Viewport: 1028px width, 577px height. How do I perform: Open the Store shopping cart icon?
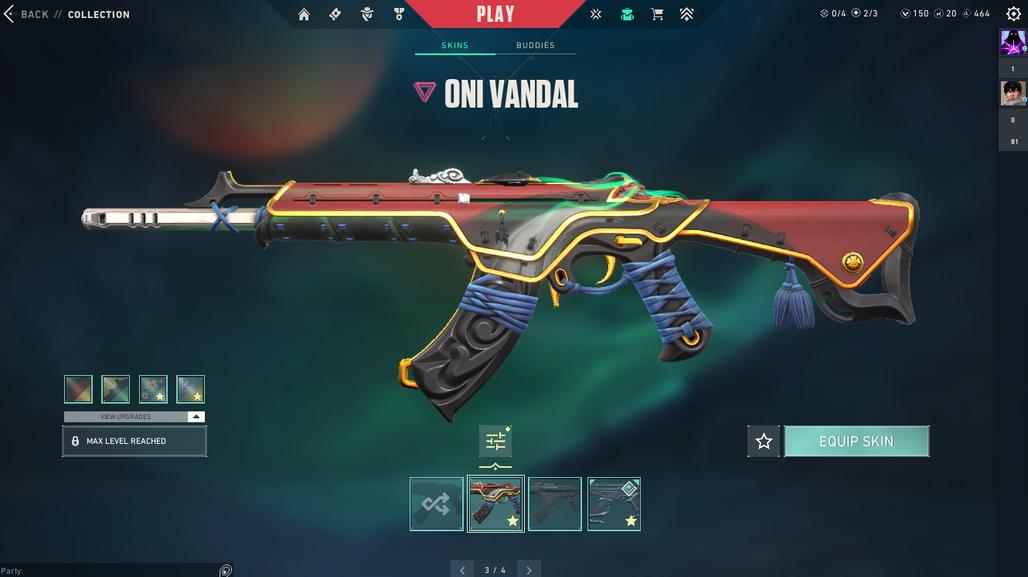(x=657, y=14)
